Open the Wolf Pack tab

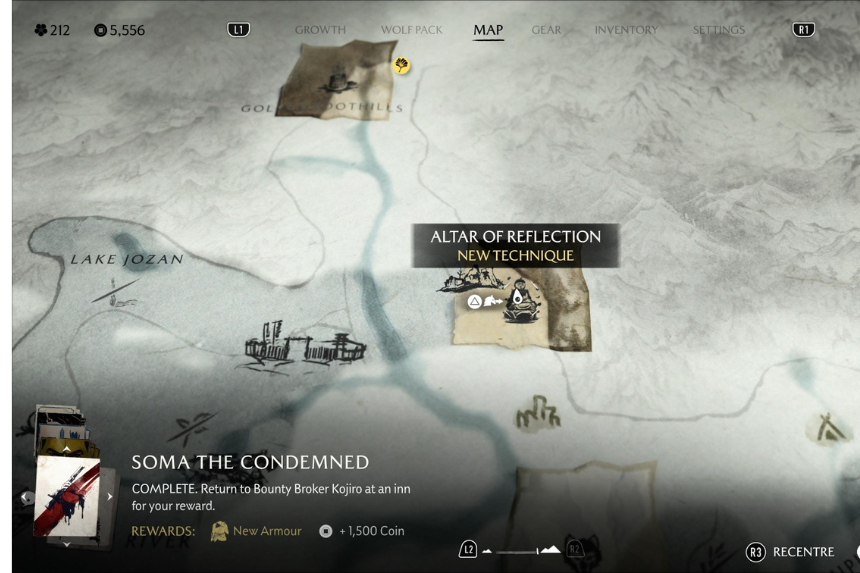pos(411,30)
